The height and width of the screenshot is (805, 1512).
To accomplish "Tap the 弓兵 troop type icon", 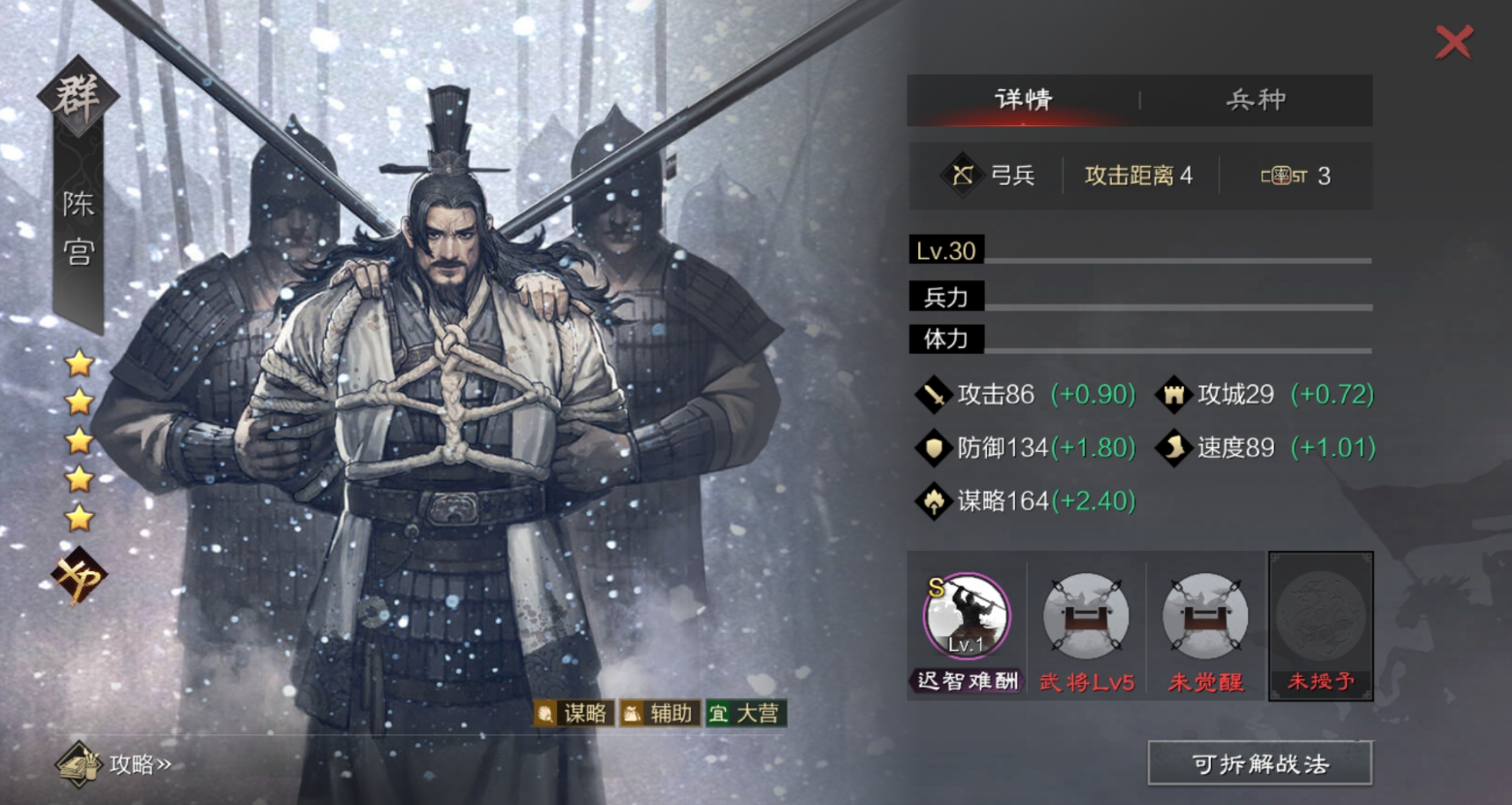I will (x=962, y=176).
